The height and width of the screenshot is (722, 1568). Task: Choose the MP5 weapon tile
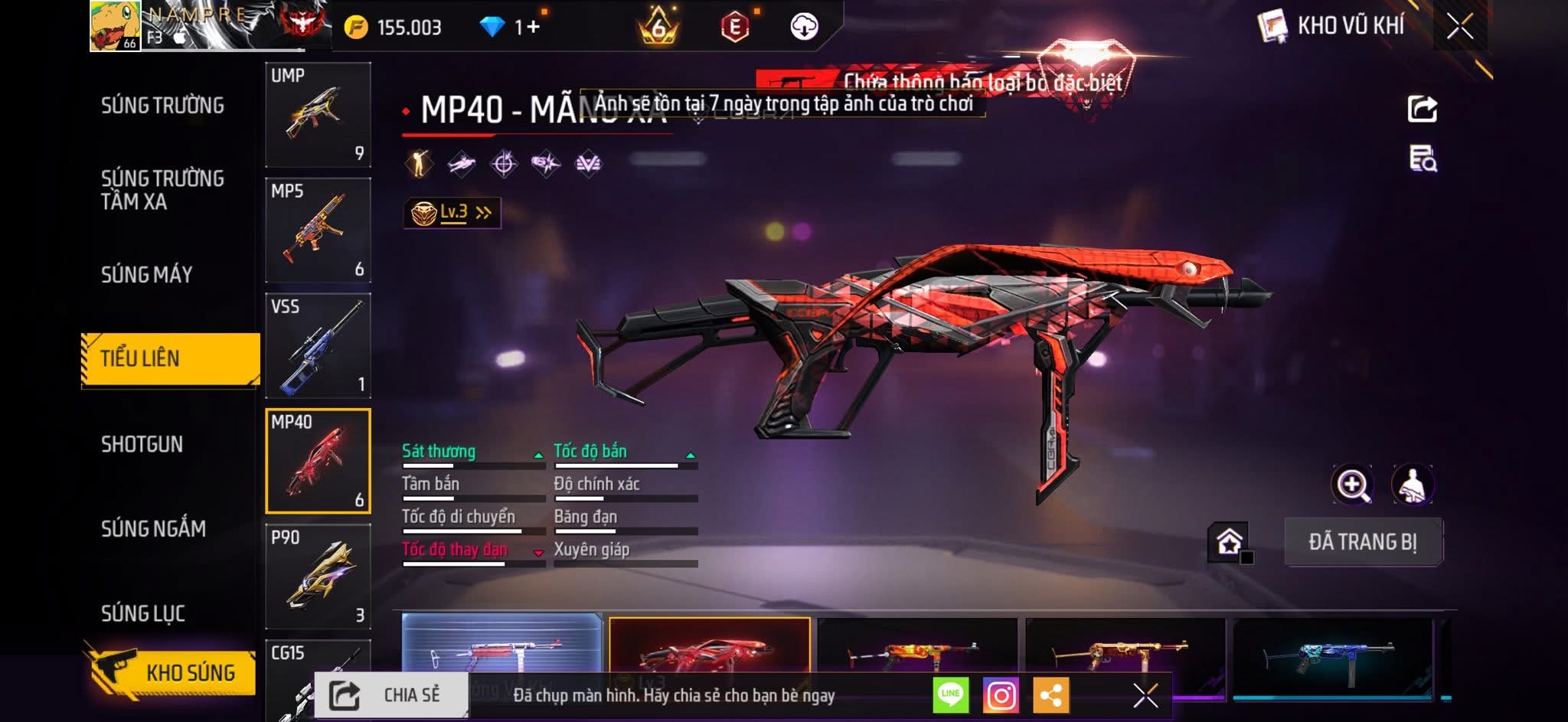click(x=318, y=230)
